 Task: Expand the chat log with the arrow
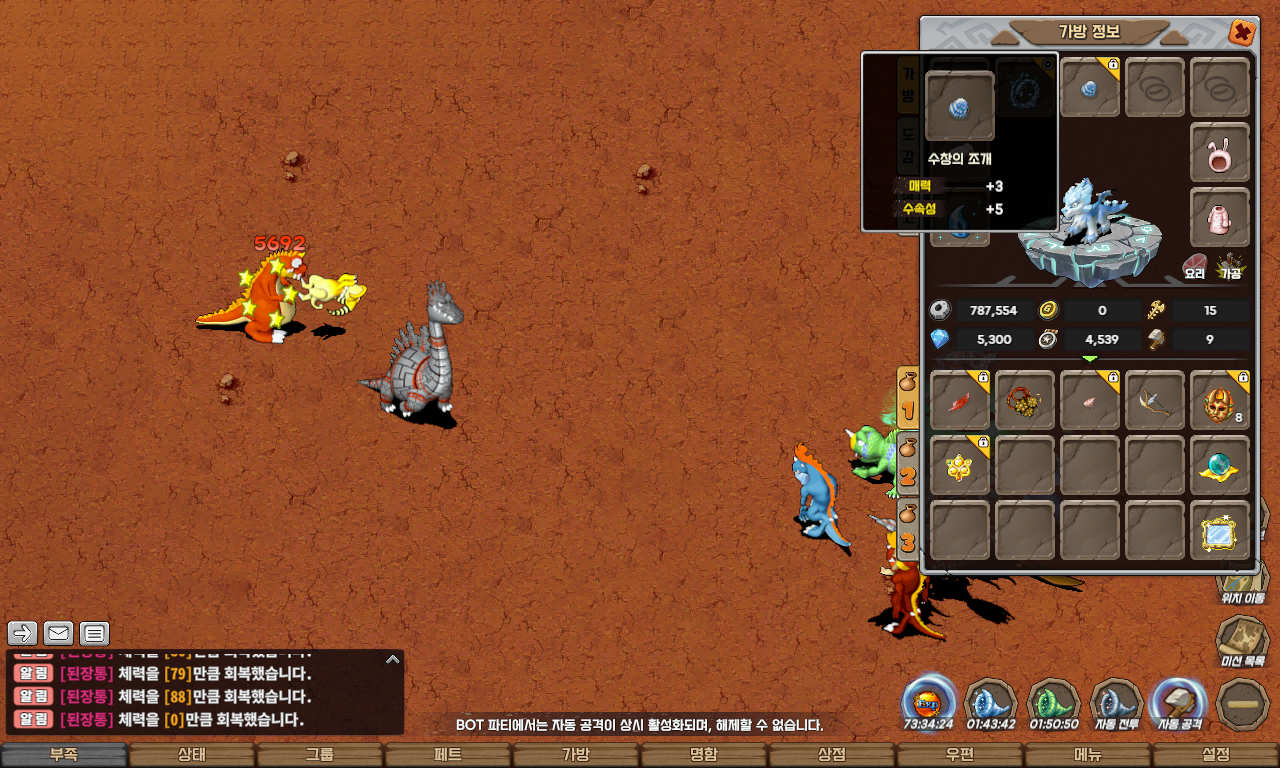pyautogui.click(x=393, y=660)
